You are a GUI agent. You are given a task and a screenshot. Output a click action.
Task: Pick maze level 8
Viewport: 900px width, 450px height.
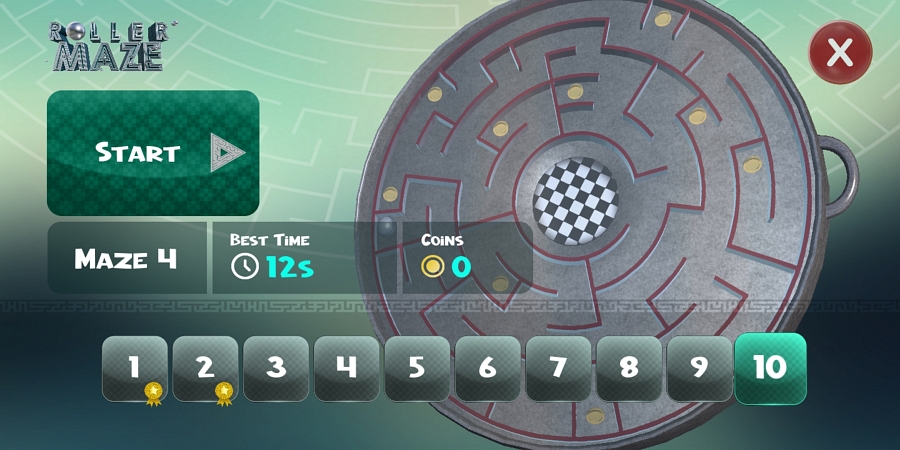pyautogui.click(x=628, y=367)
